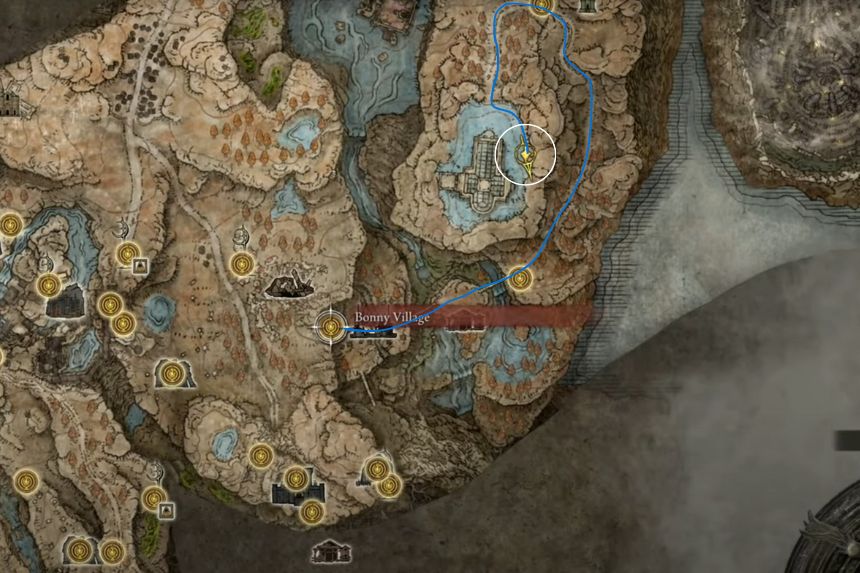This screenshot has width=860, height=573.
Task: Select the Bonny Village grace marker under the cursor
Action: pyautogui.click(x=330, y=326)
